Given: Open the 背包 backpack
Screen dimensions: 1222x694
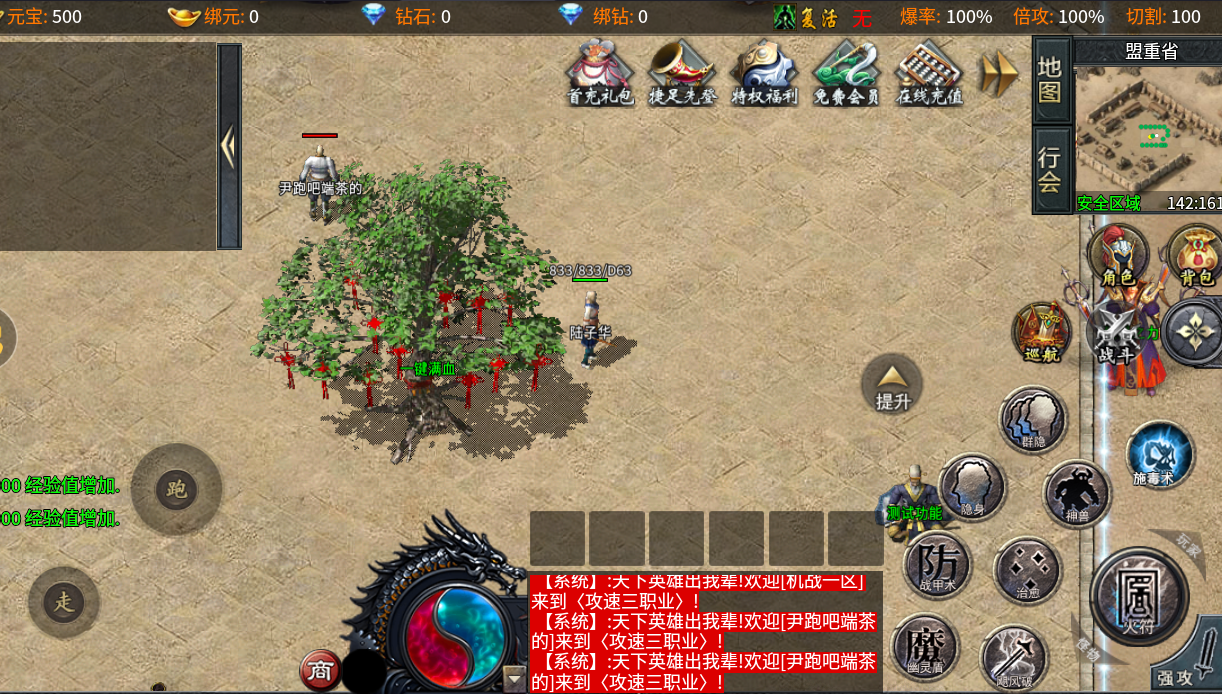Looking at the screenshot, I should pyautogui.click(x=1196, y=255).
